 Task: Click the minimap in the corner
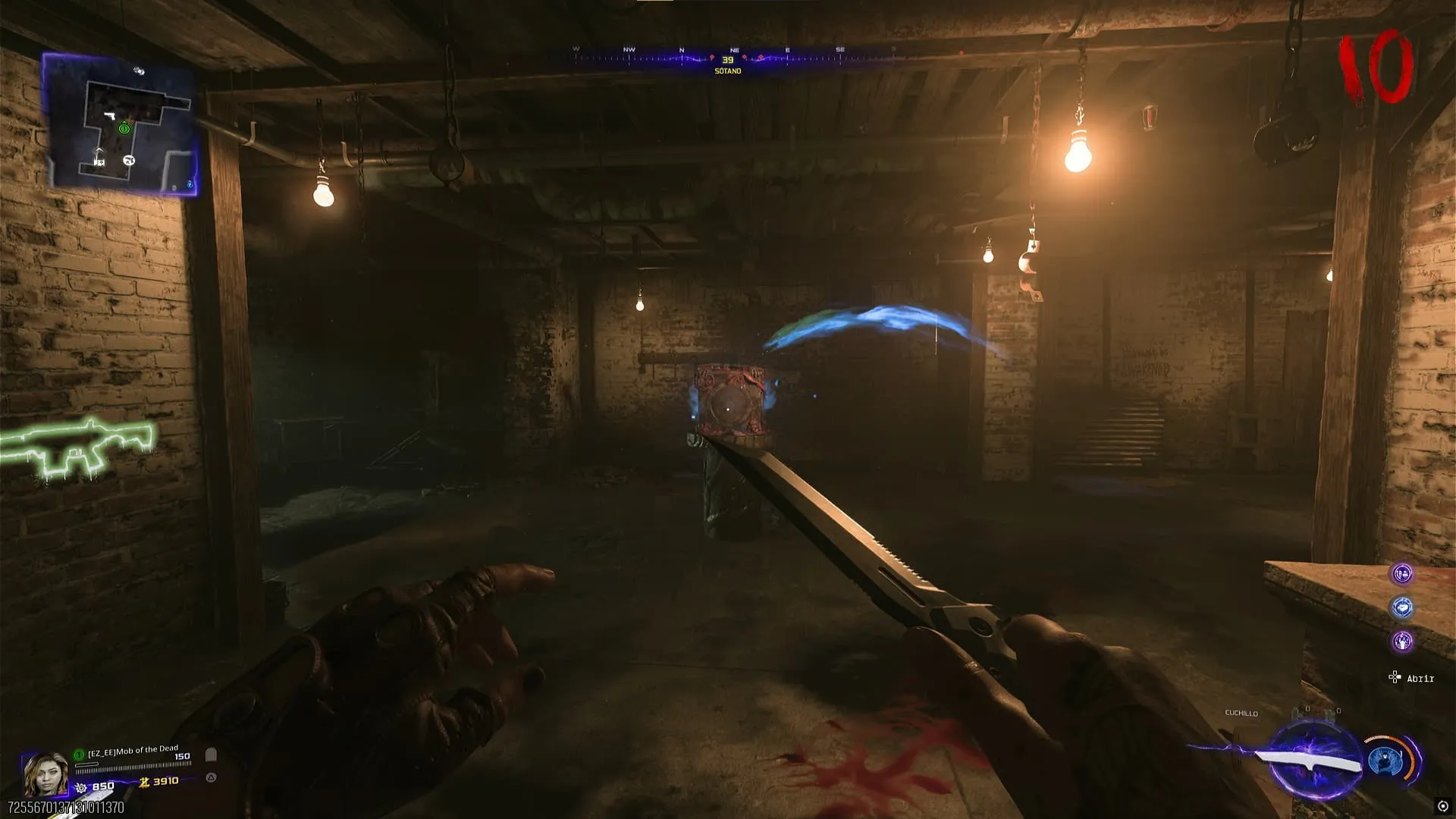point(121,125)
